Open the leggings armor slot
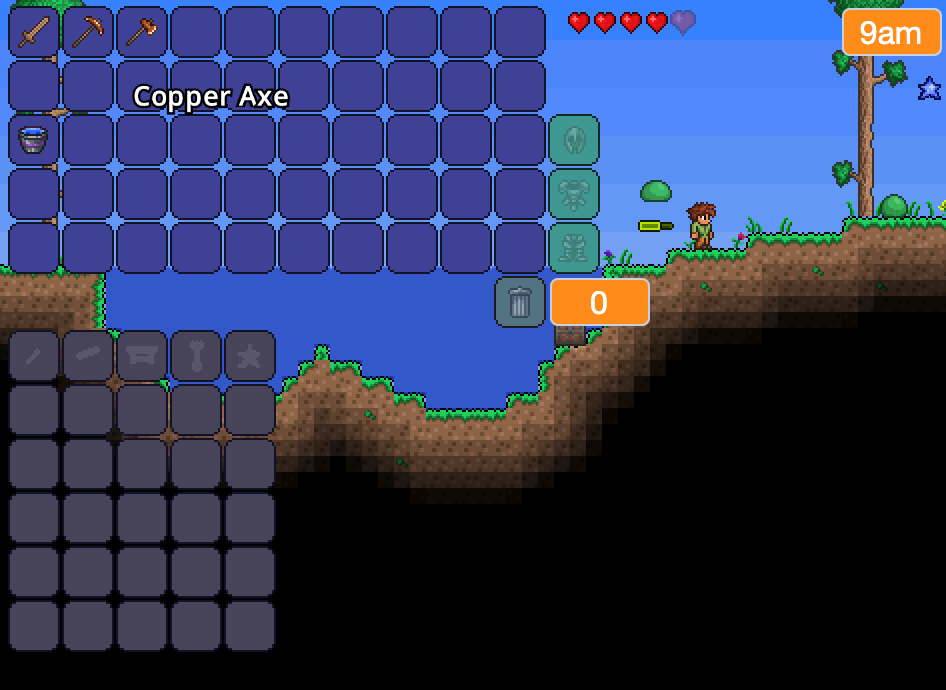Image resolution: width=946 pixels, height=690 pixels. pos(574,248)
